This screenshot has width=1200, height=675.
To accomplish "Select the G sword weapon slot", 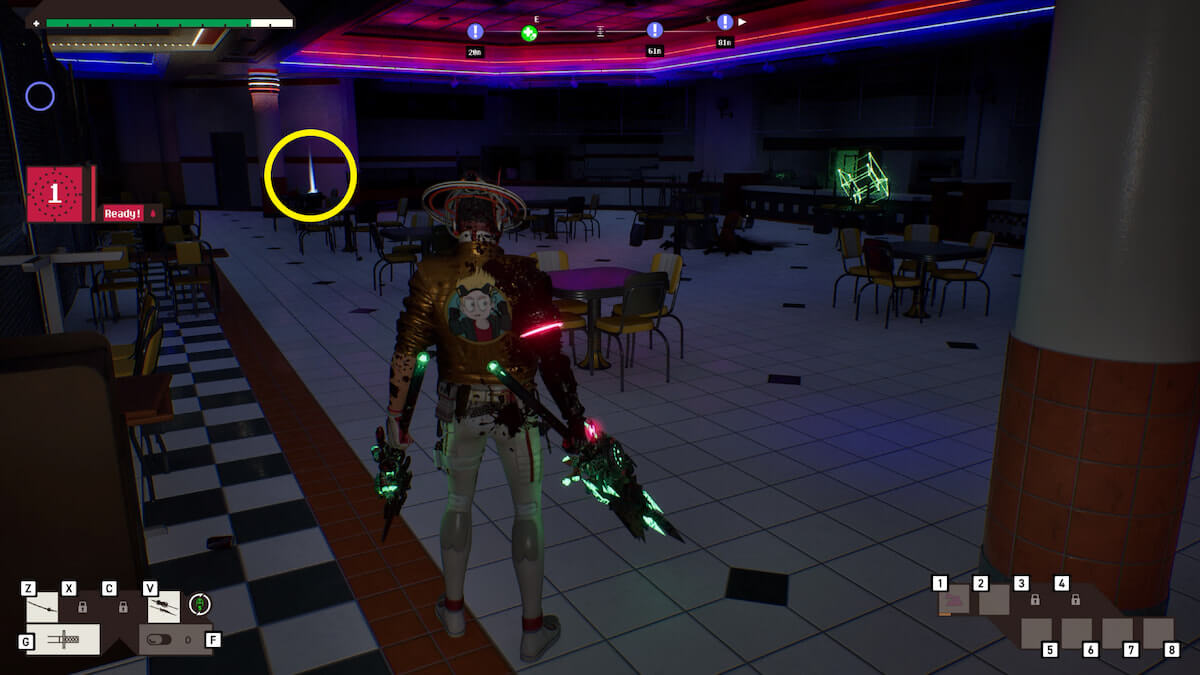I will [63, 639].
